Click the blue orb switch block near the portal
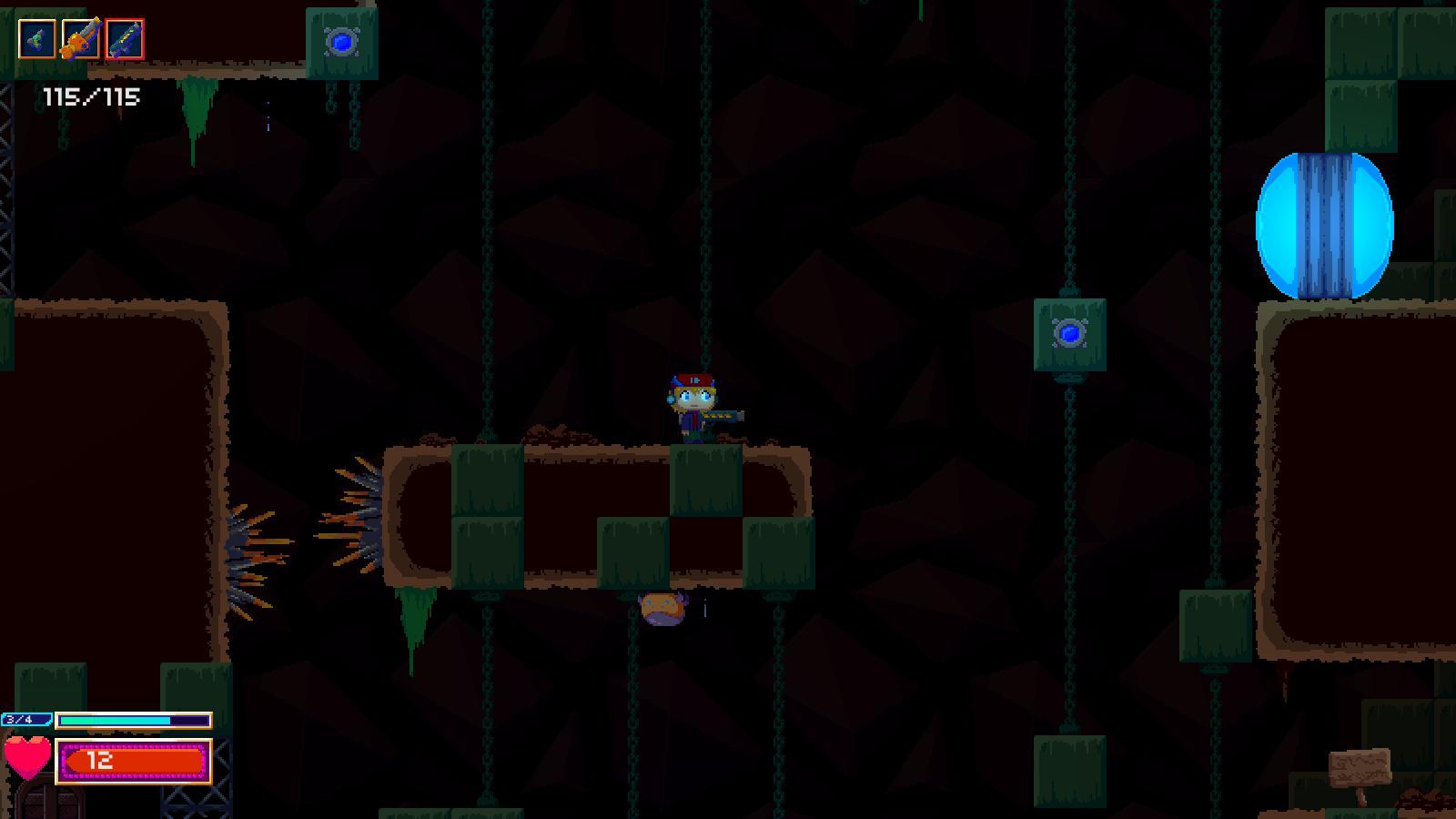 (x=1070, y=336)
